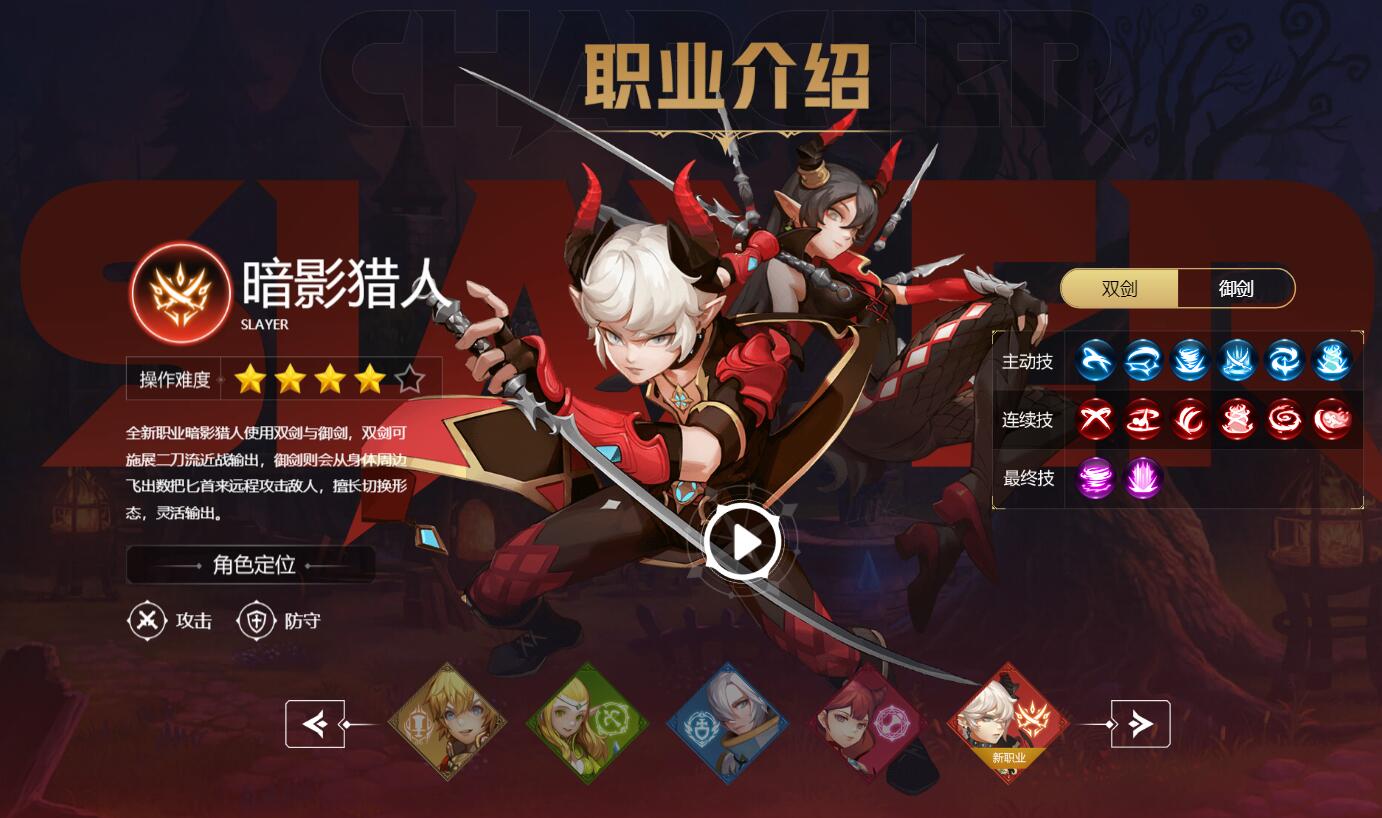Open the first 最终技 ultimate skill icon

pyautogui.click(x=1095, y=478)
